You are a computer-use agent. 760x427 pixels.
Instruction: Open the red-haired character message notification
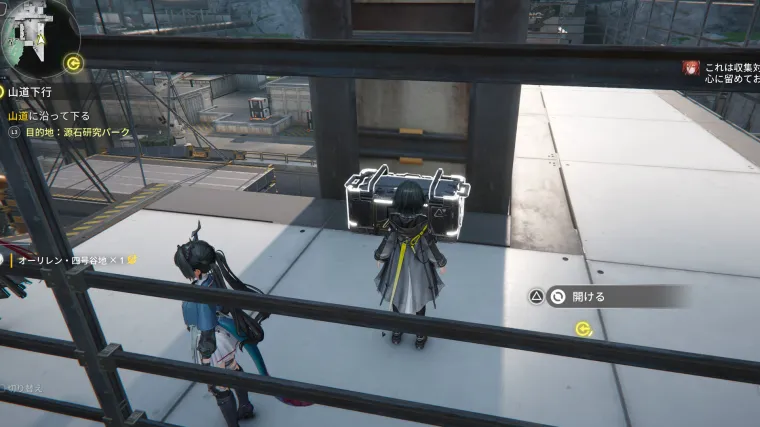click(690, 67)
